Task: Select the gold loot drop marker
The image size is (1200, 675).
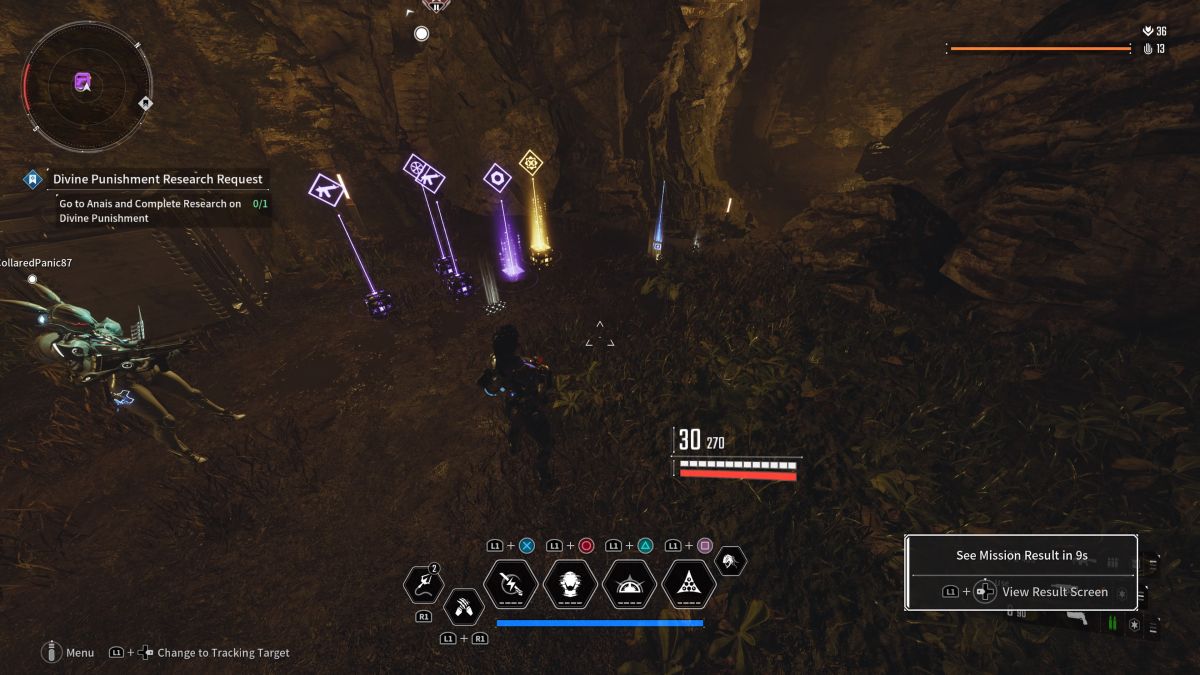Action: point(530,161)
